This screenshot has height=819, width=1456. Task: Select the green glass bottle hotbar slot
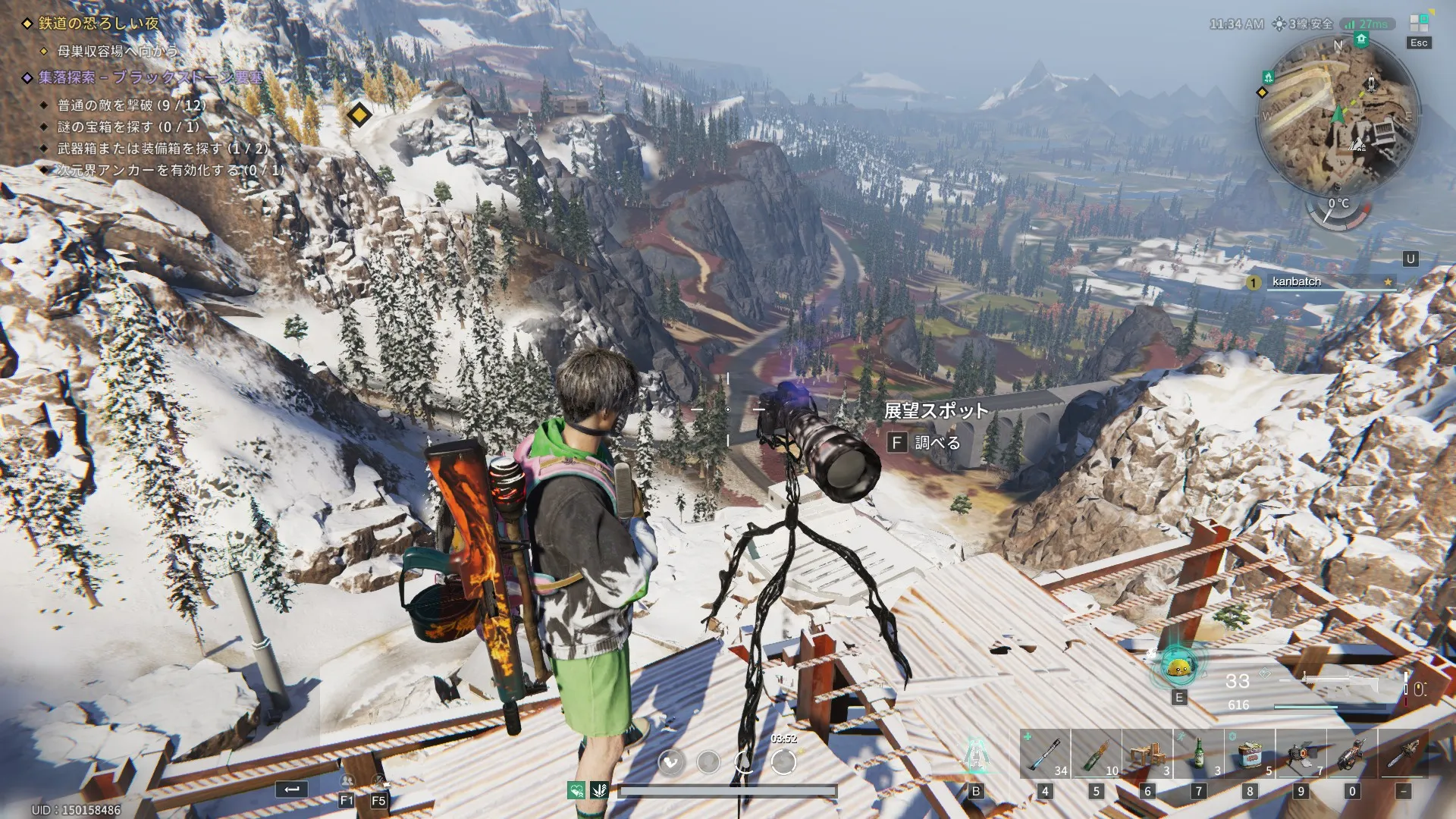coord(1199,754)
